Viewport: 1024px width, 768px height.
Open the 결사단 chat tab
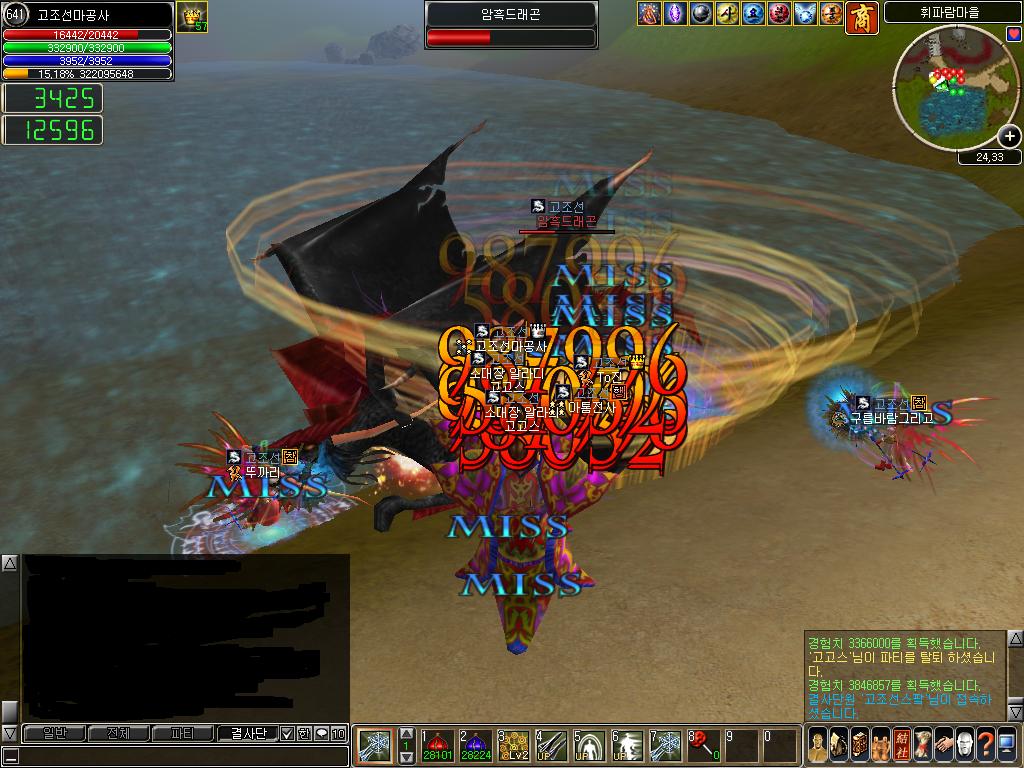[247, 733]
